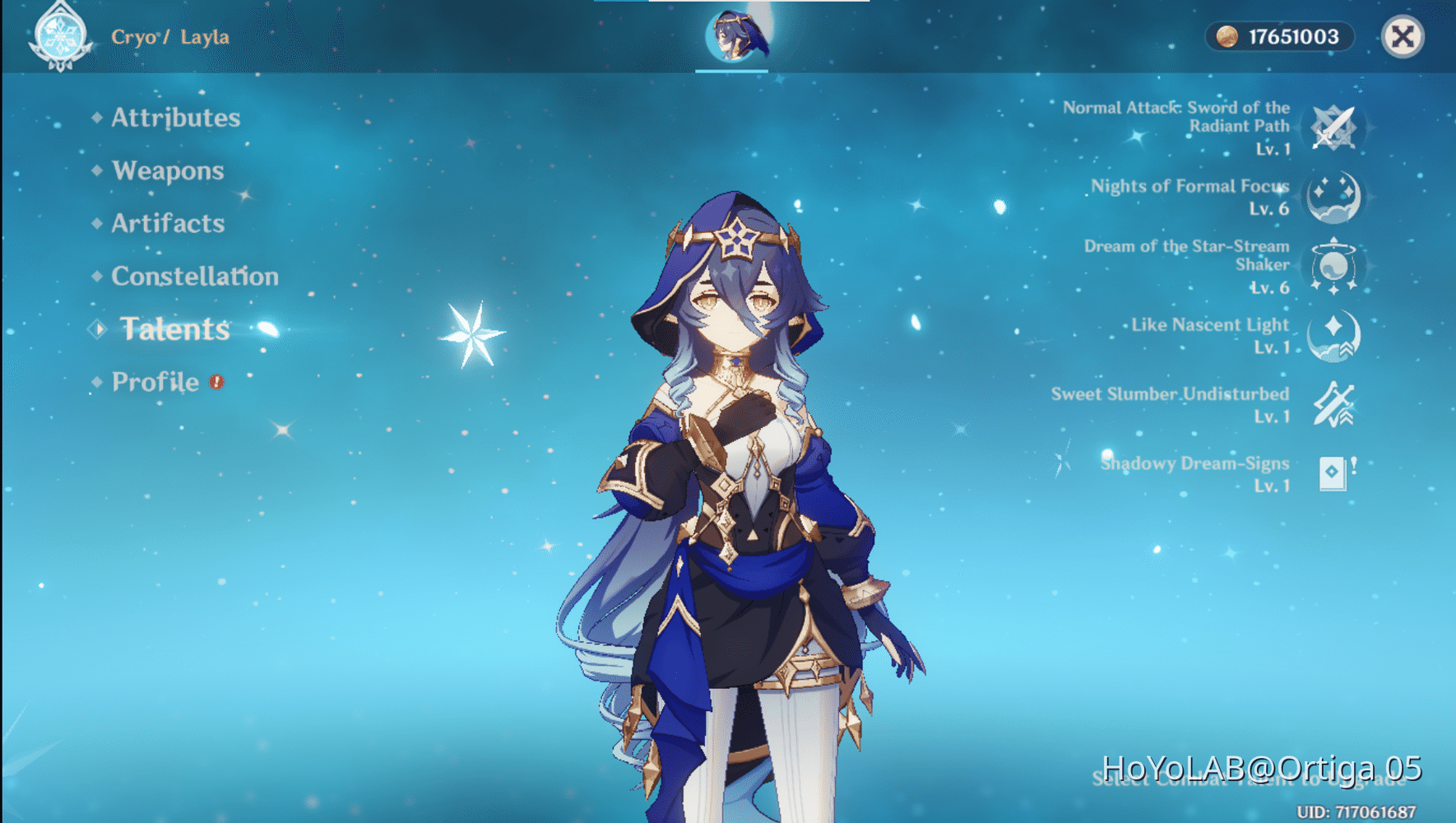Select the Normal Attack: Sword of the Radiant Path icon
1456x823 pixels.
1334,126
